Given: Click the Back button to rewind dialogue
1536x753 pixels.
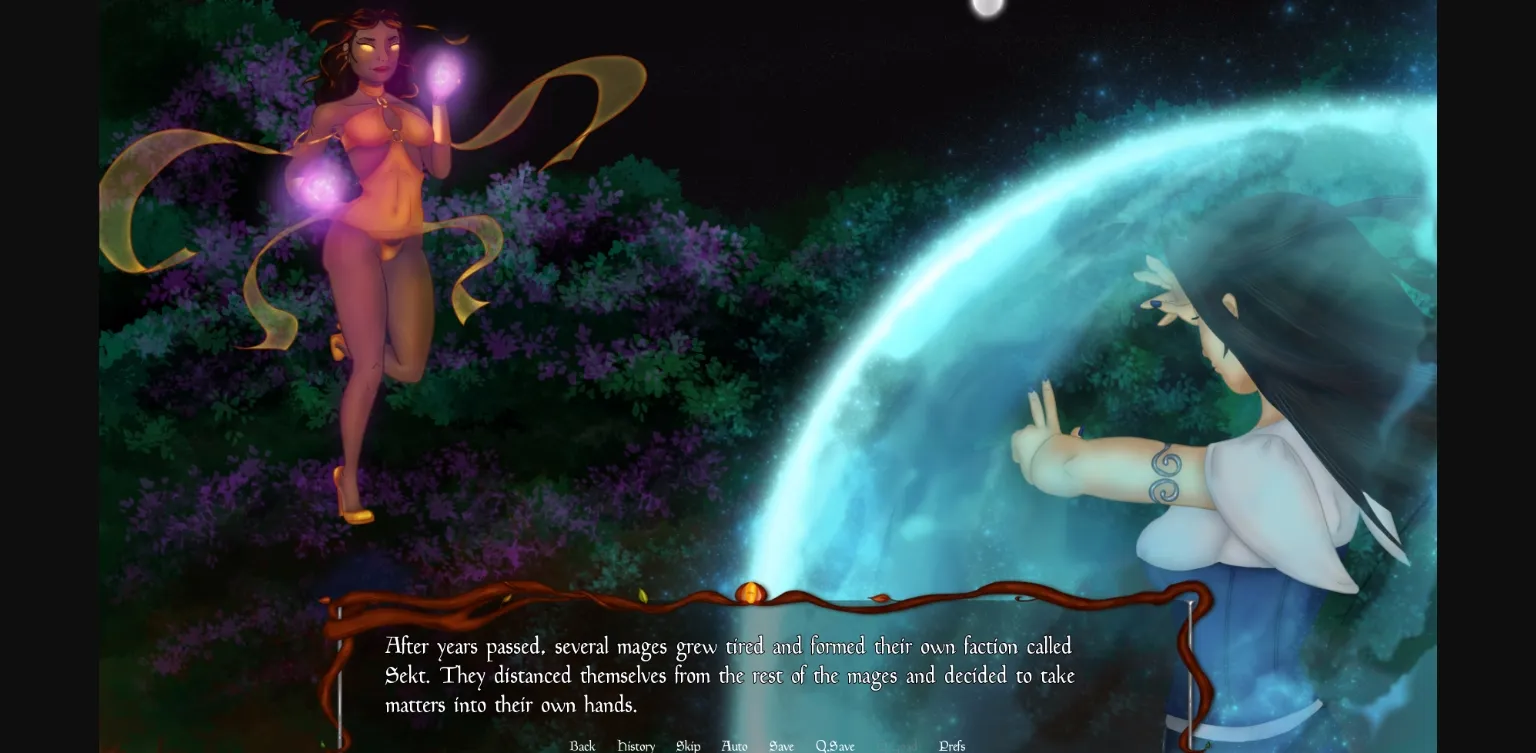Looking at the screenshot, I should pyautogui.click(x=581, y=746).
